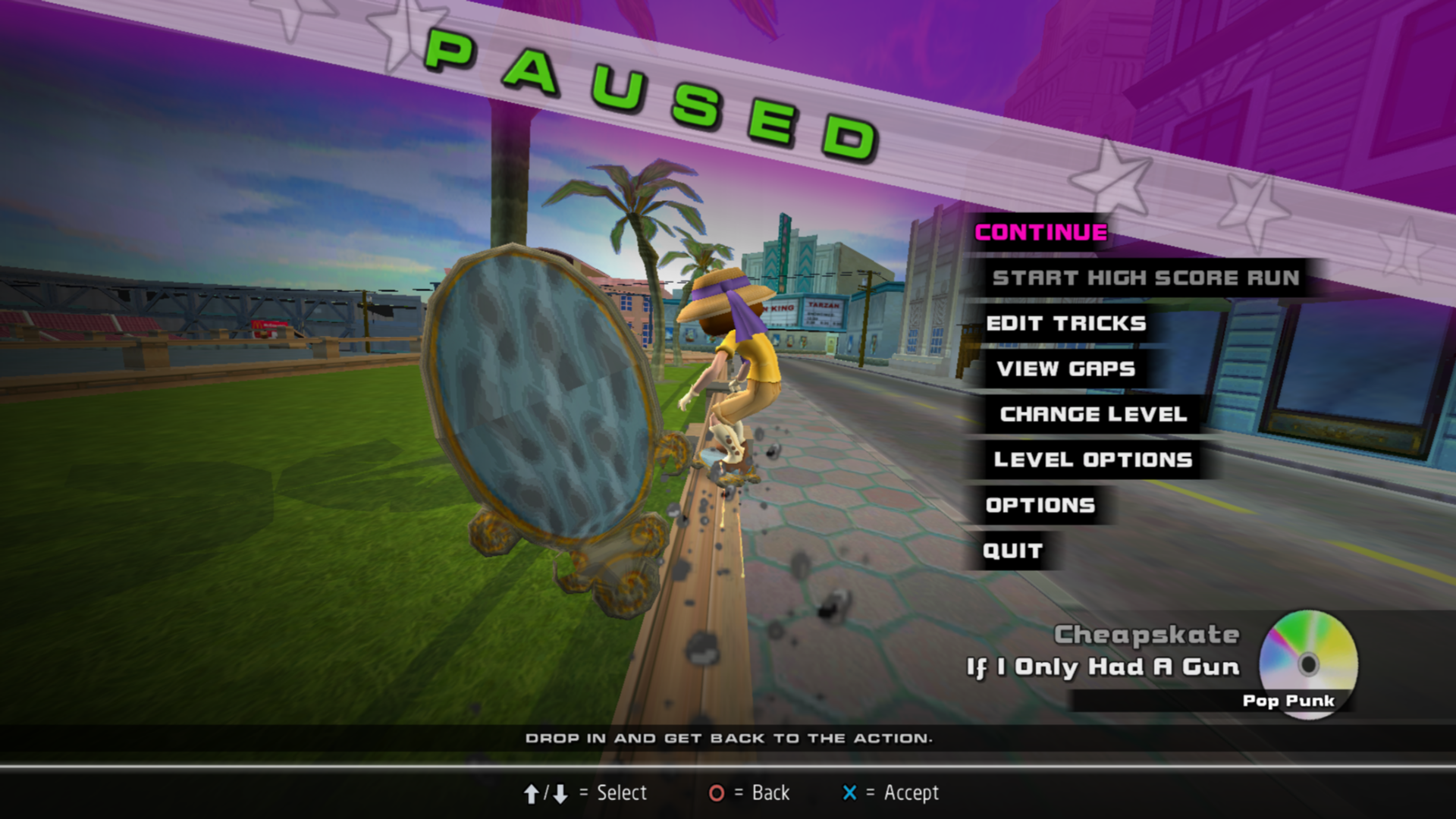Open the Edit Tricks menu
This screenshot has width=1456, height=819.
pyautogui.click(x=1065, y=324)
